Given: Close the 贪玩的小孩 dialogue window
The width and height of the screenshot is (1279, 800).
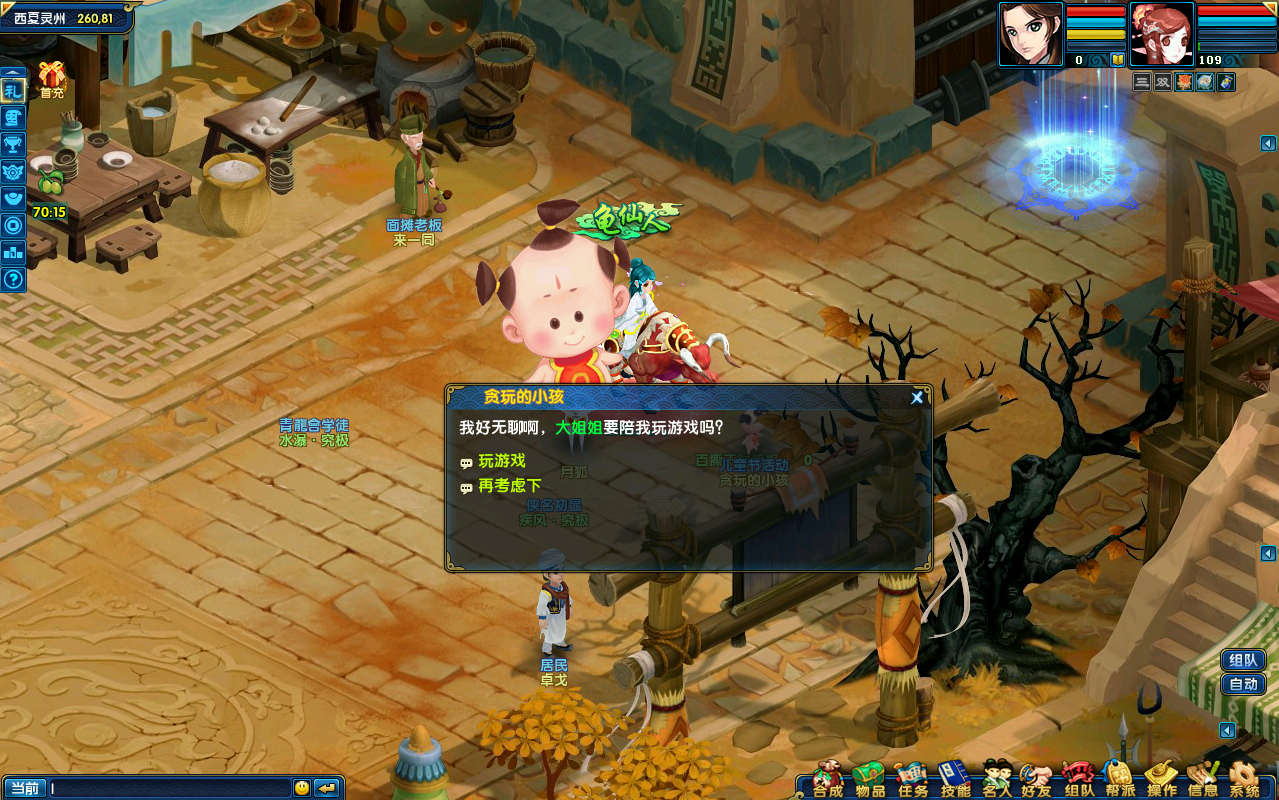Looking at the screenshot, I should tap(916, 397).
